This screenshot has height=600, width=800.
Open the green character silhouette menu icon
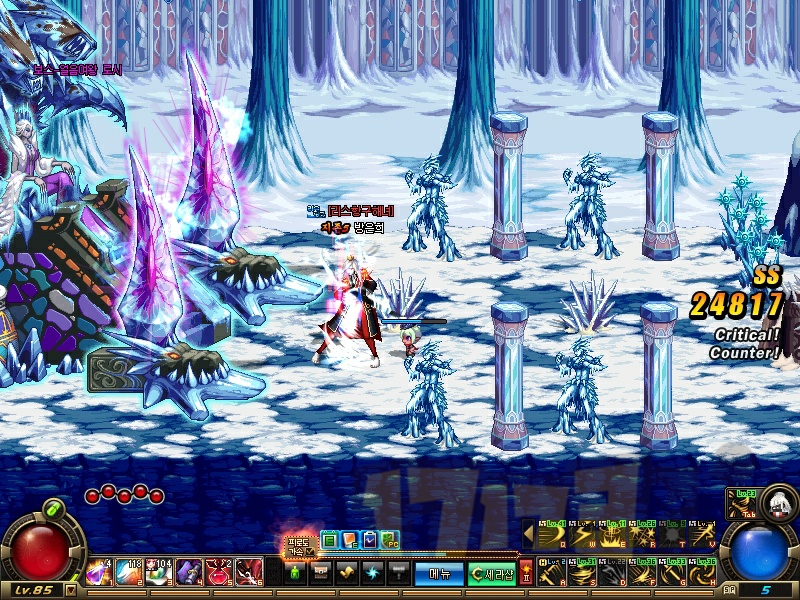click(x=295, y=573)
